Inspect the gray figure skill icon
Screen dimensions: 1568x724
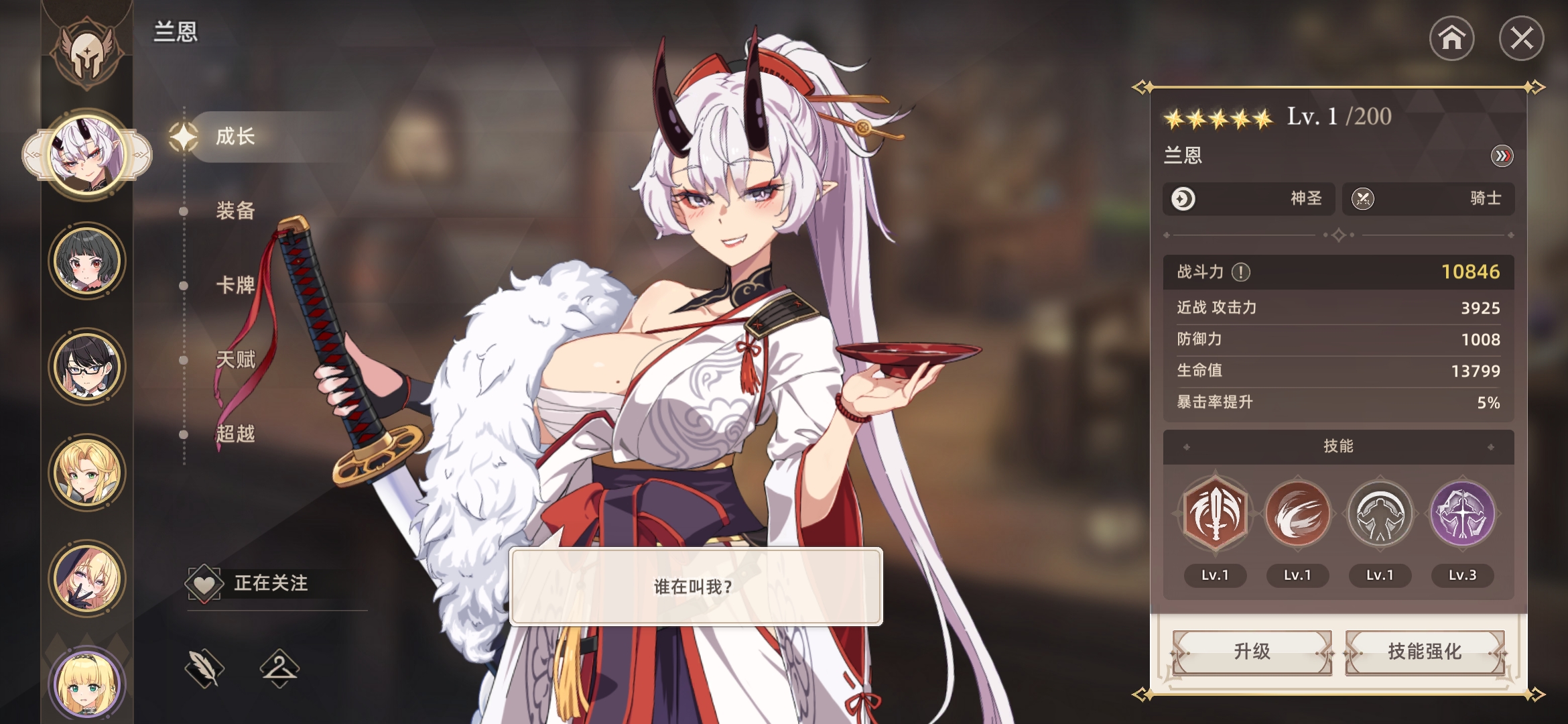[x=1380, y=515]
